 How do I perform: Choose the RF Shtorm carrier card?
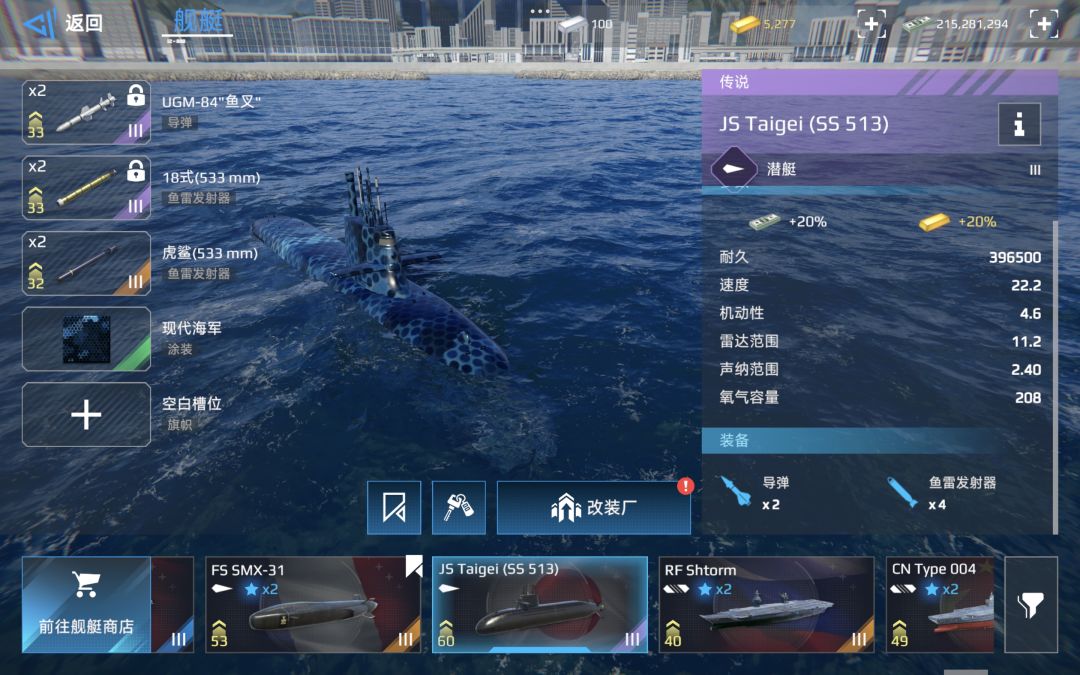(x=766, y=604)
